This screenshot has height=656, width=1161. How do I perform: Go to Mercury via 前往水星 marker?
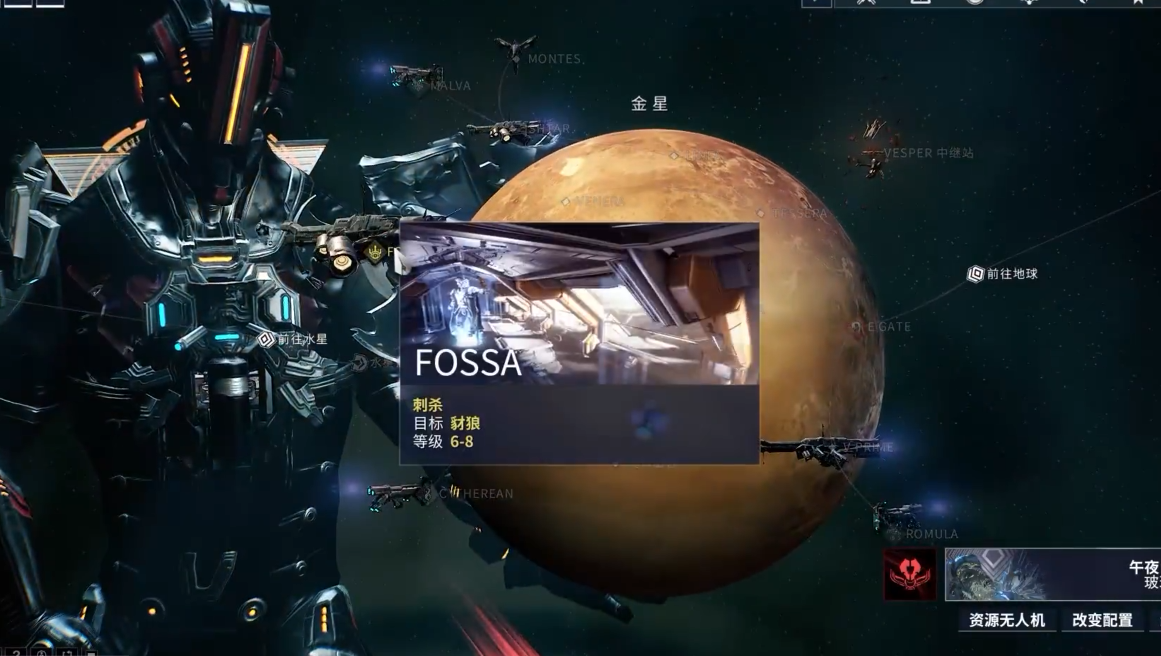266,340
